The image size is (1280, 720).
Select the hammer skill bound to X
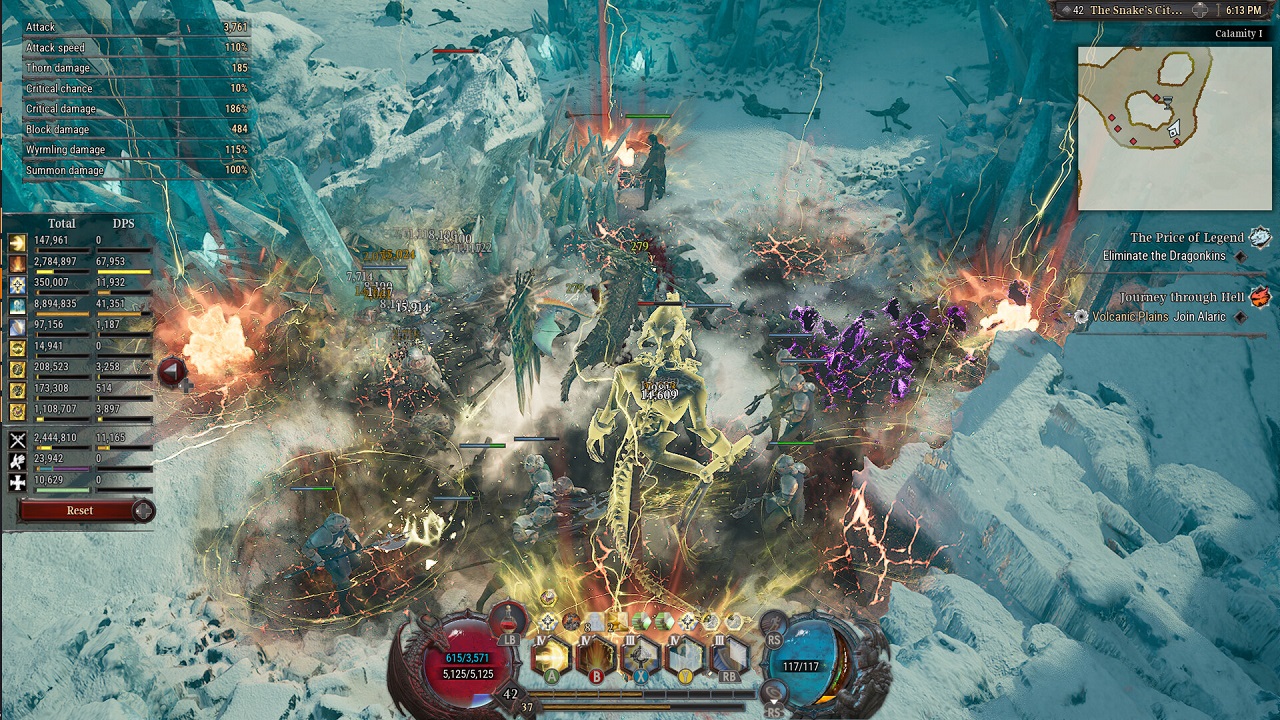(640, 655)
